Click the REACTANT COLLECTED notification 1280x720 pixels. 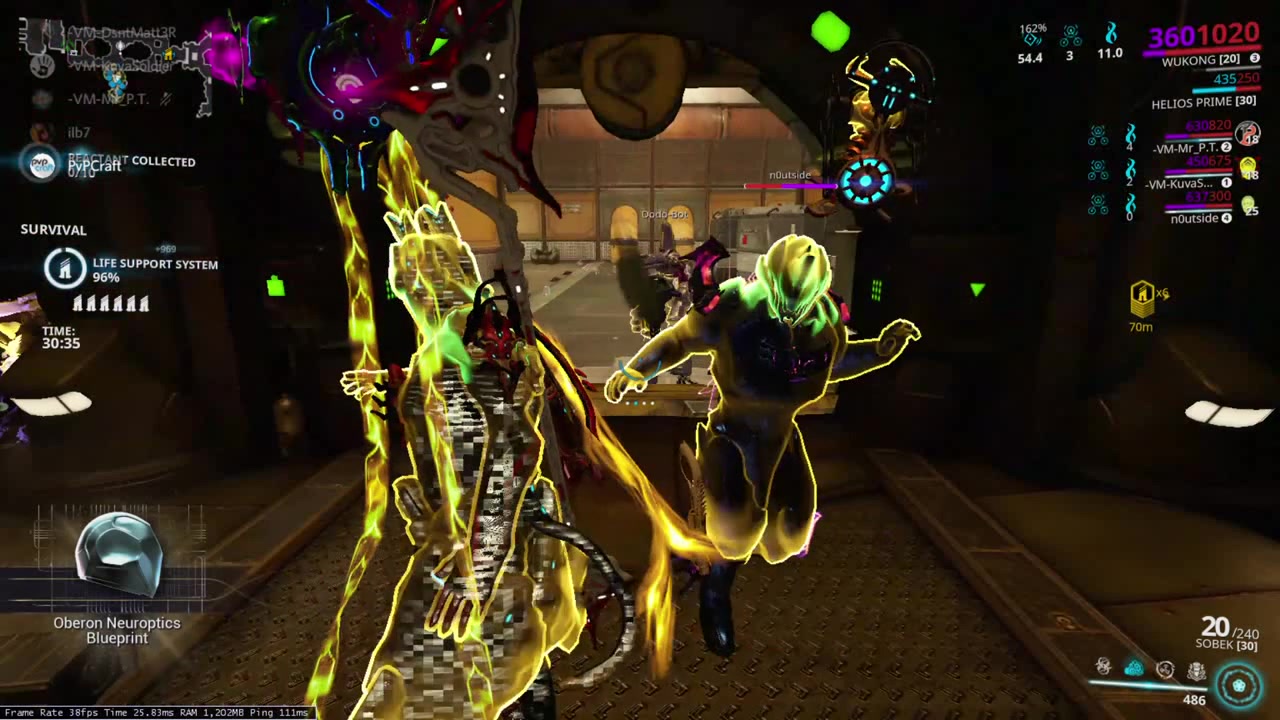click(130, 161)
